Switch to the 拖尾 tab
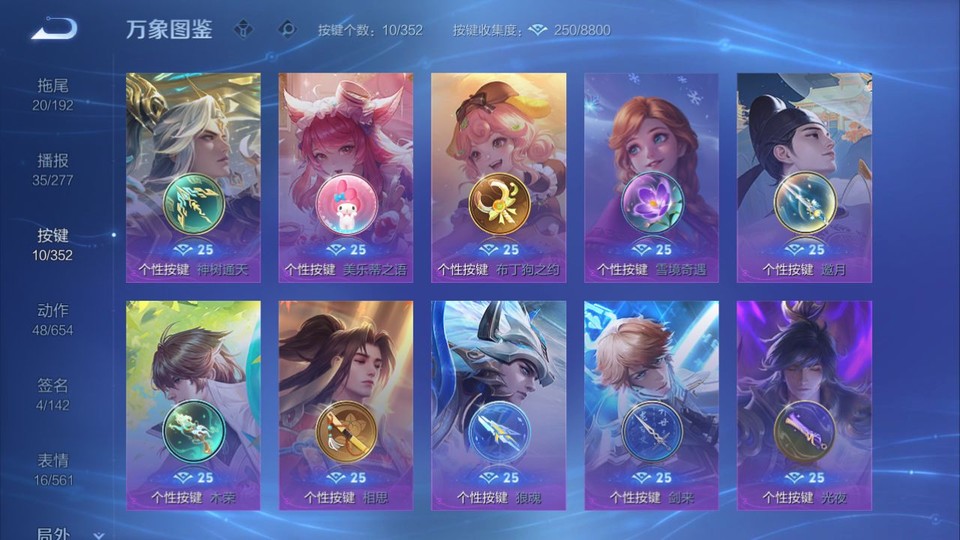 53,94
